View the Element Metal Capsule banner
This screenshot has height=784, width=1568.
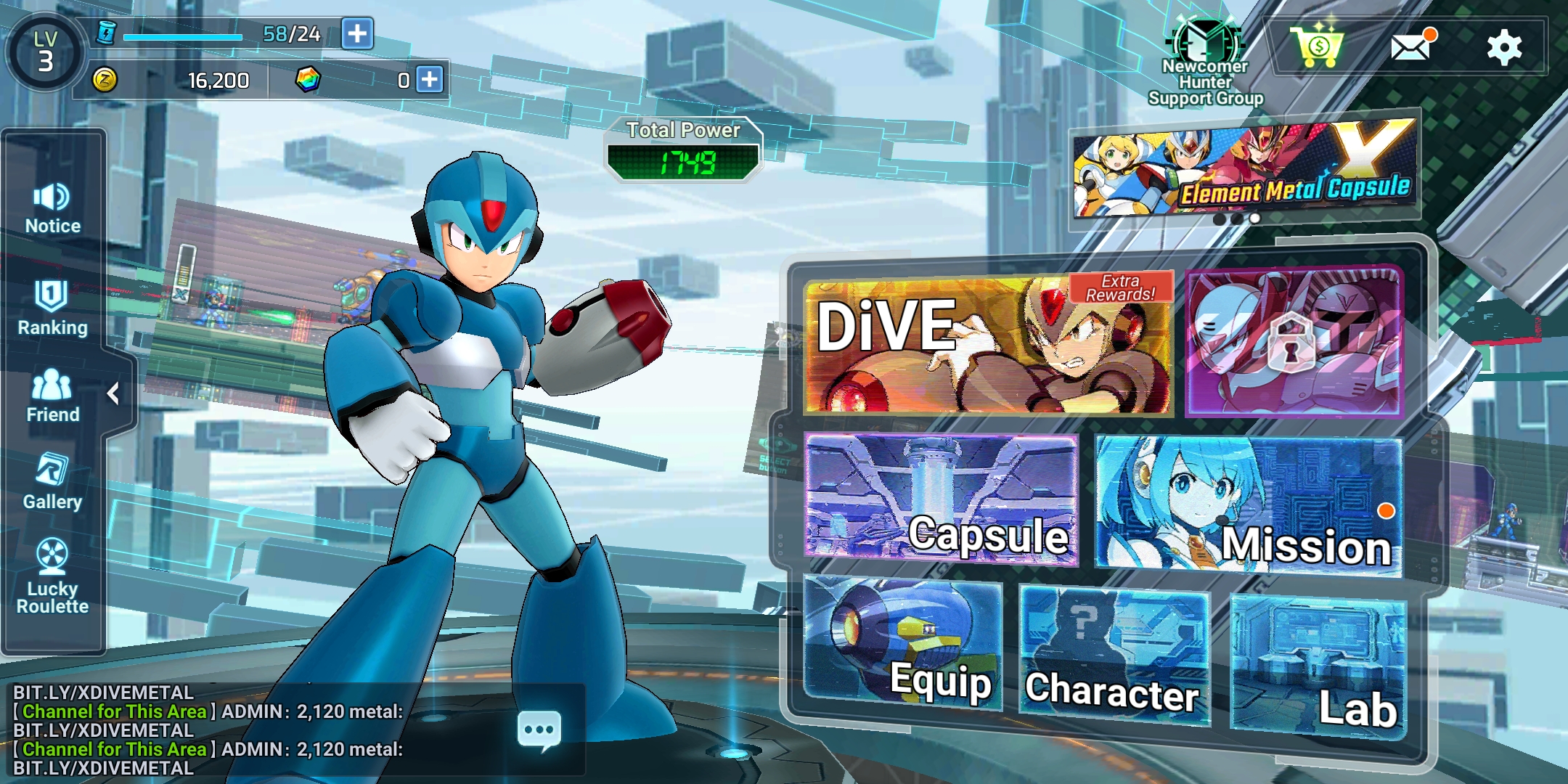click(1244, 171)
